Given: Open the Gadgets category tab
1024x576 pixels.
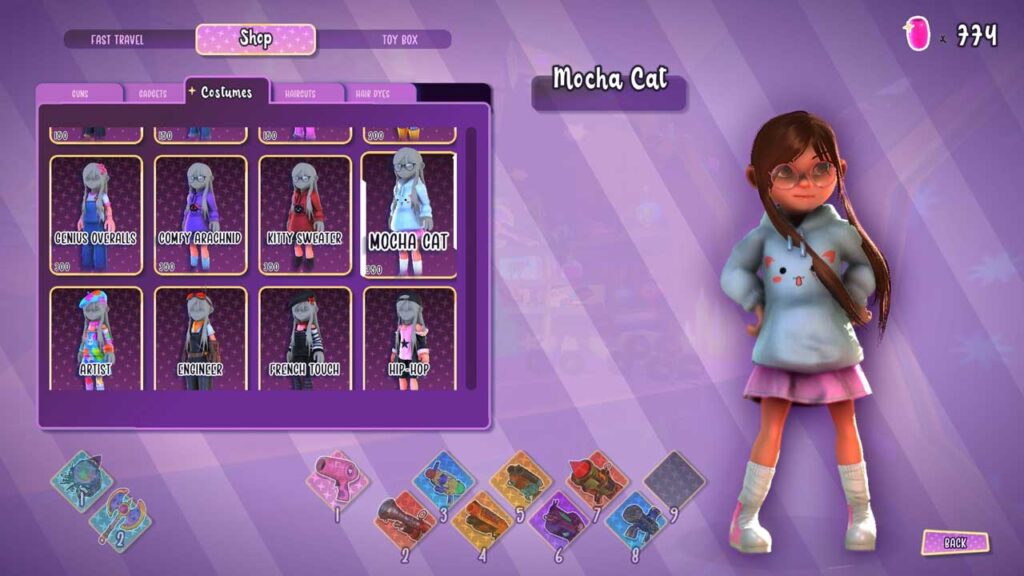Looking at the screenshot, I should 153,93.
